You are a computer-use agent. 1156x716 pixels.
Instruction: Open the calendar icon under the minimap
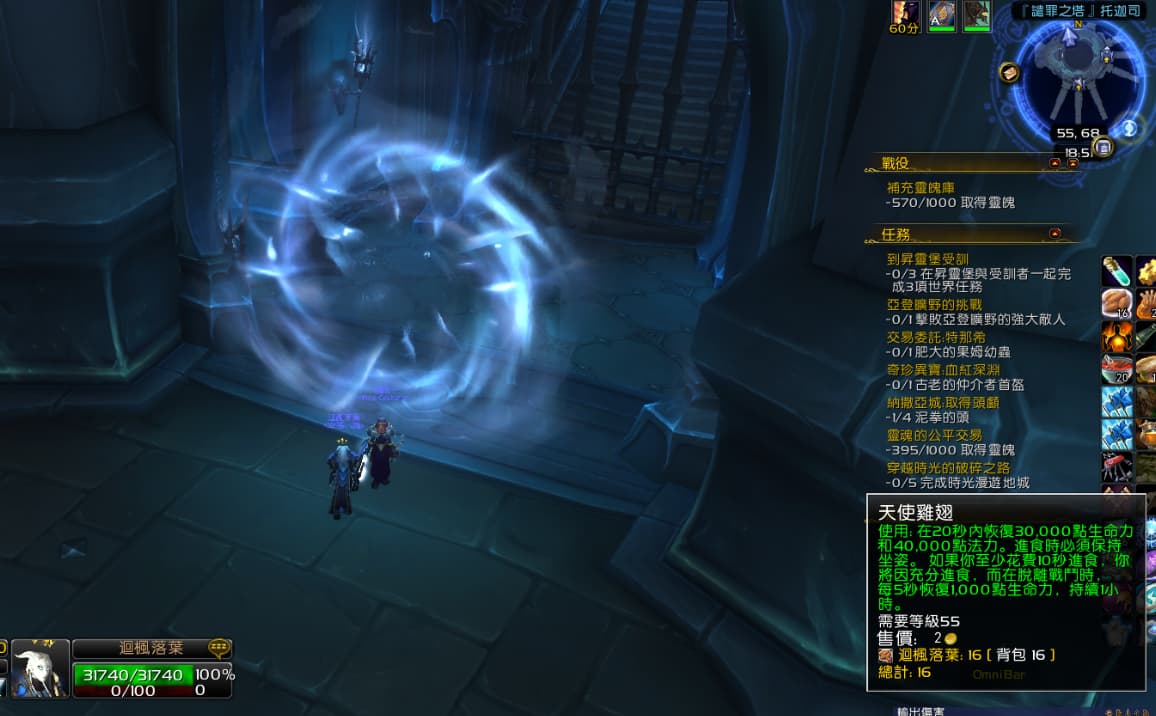1103,148
